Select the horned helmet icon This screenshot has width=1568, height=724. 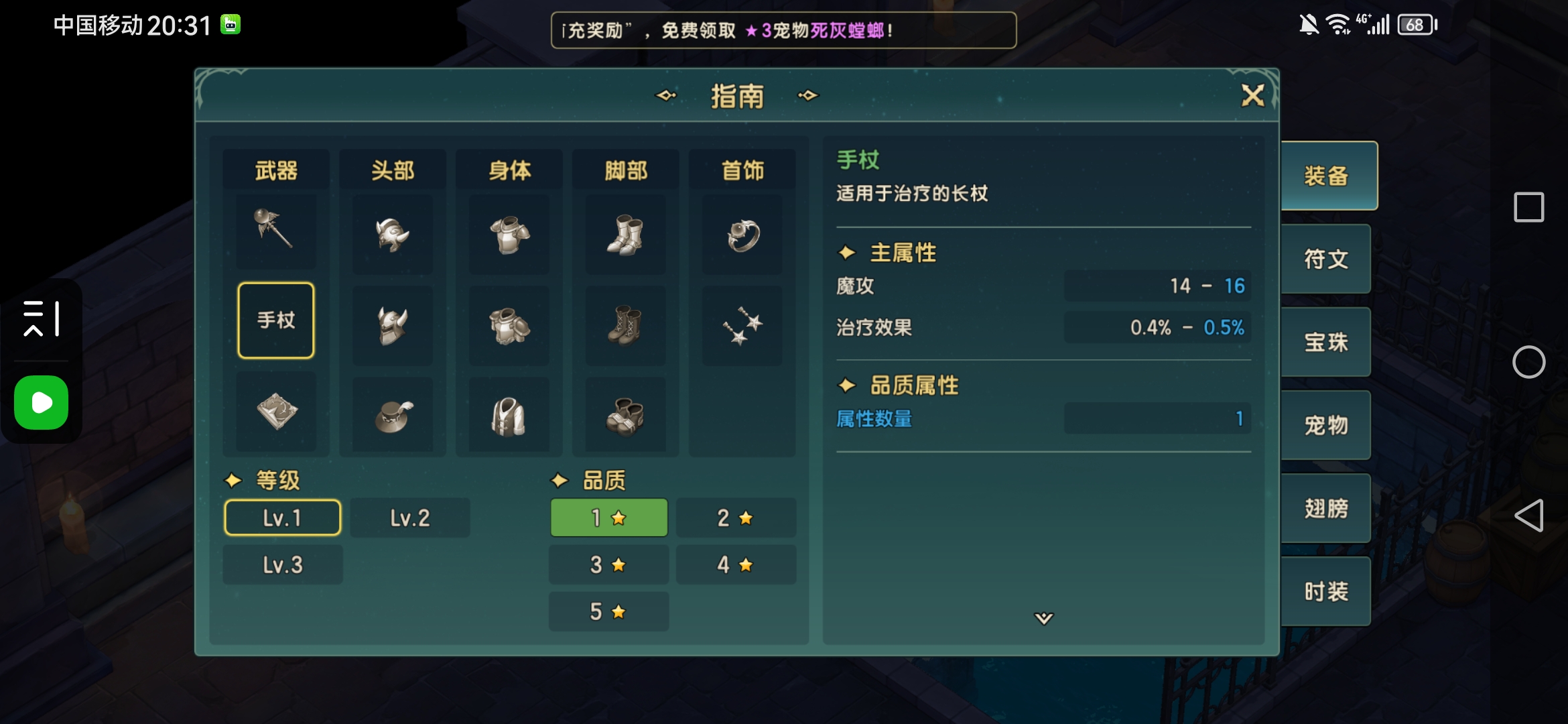point(392,326)
